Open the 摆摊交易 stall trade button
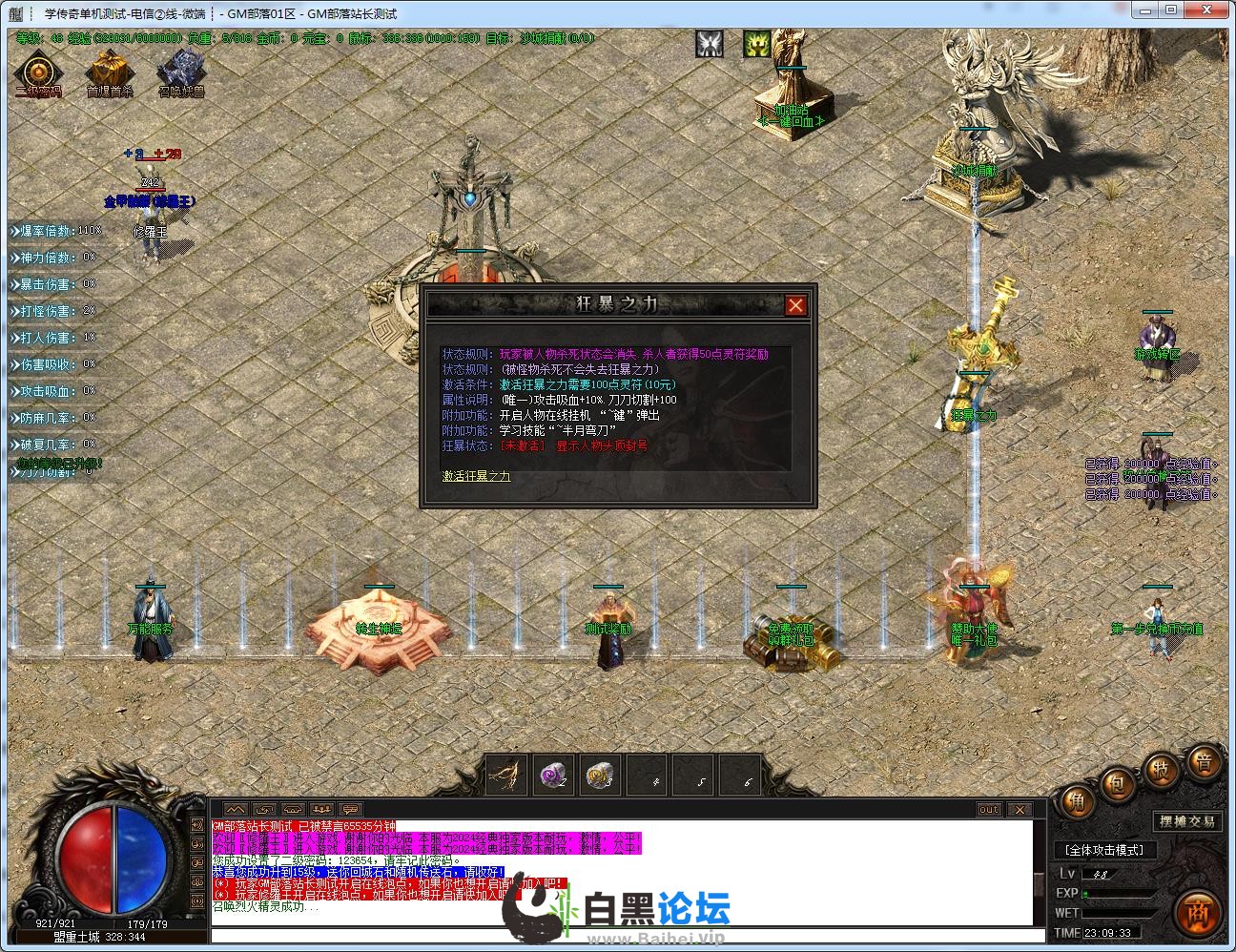 1187,821
